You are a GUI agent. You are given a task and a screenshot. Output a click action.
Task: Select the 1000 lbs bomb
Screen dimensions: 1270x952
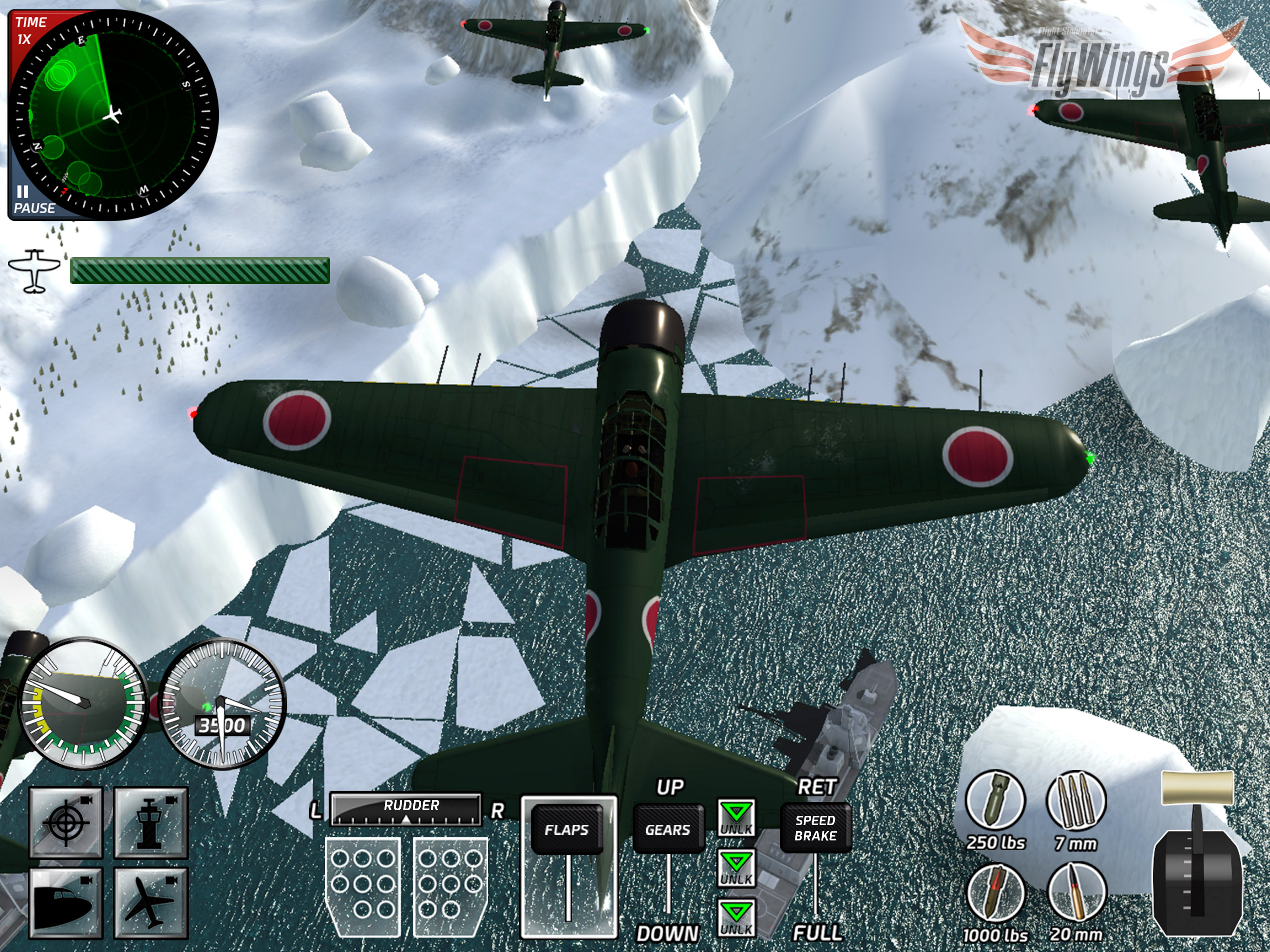point(995,894)
